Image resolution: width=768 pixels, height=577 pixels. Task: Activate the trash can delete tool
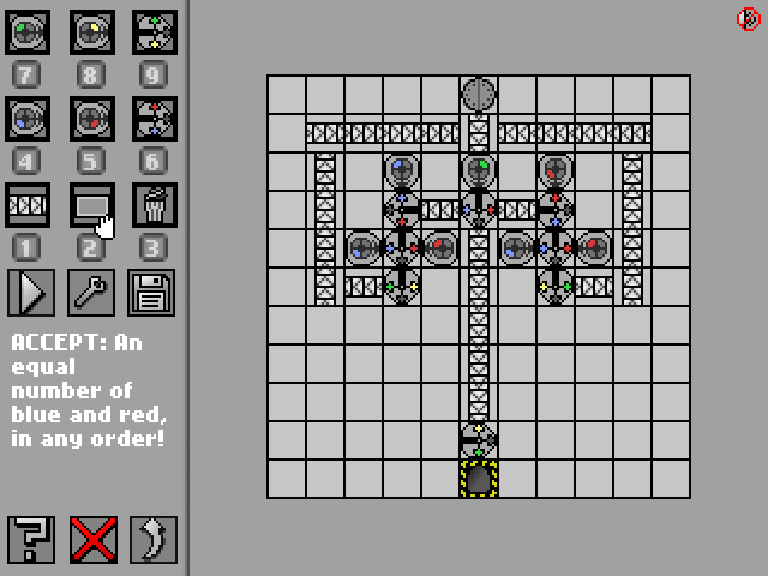coord(154,205)
